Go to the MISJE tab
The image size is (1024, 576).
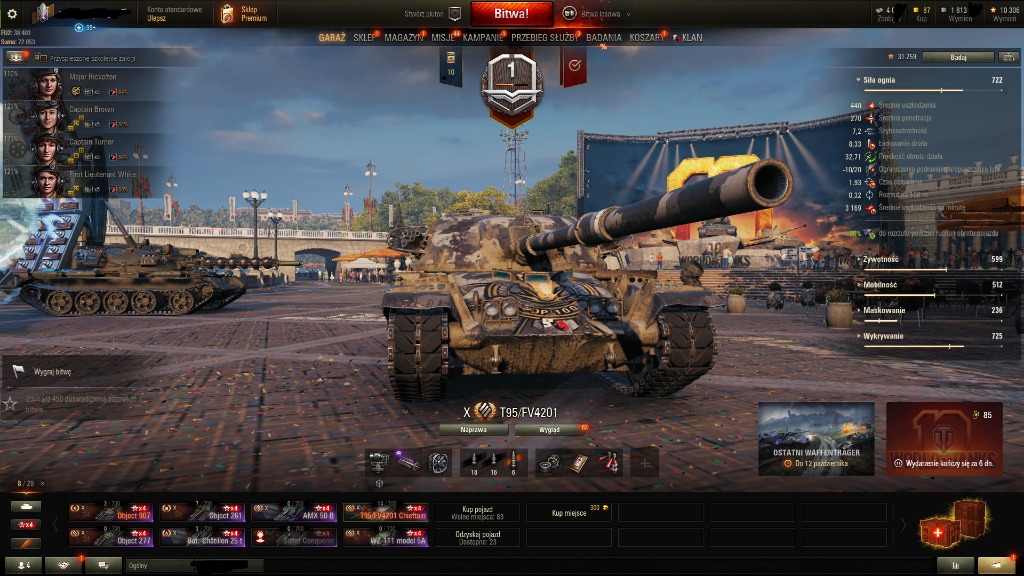pos(443,38)
